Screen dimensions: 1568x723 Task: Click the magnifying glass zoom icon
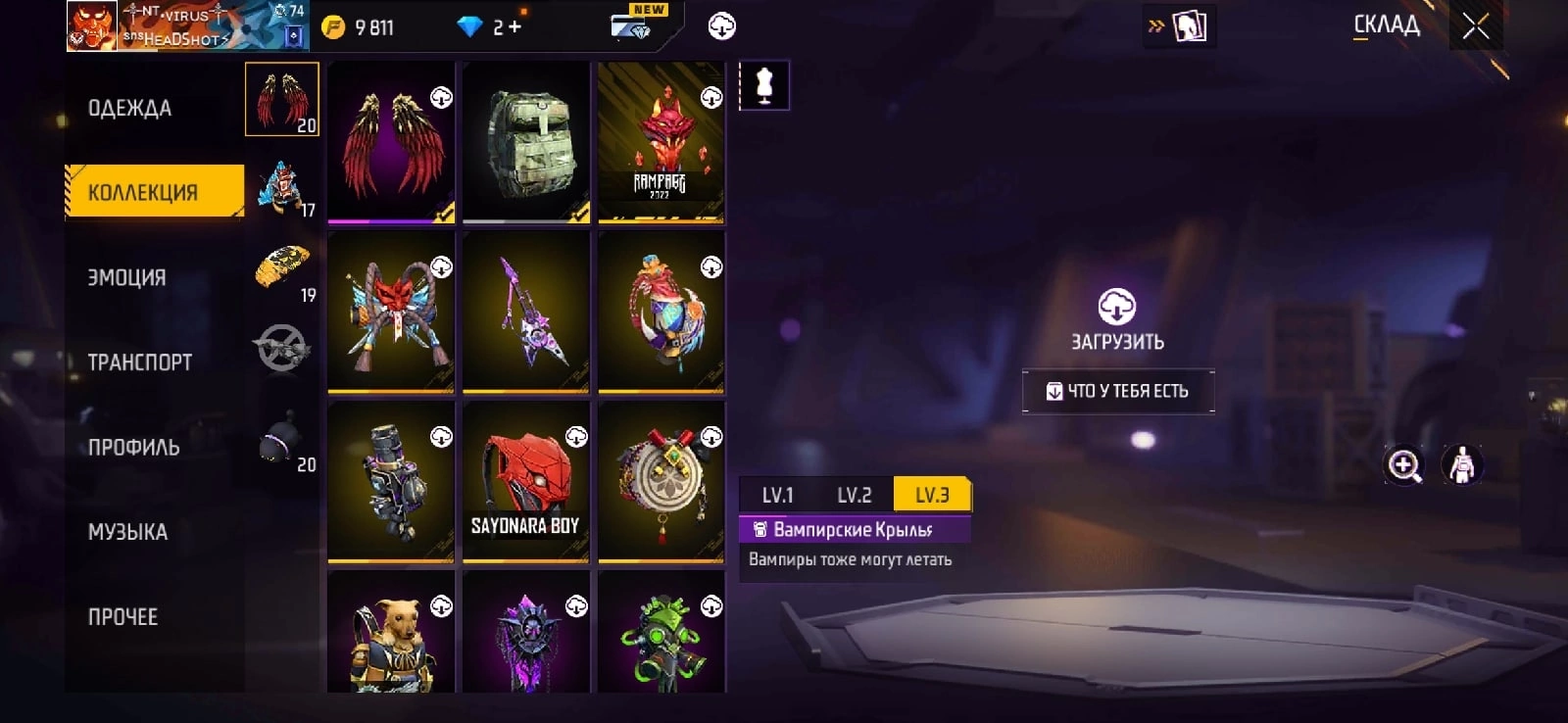coord(1404,465)
